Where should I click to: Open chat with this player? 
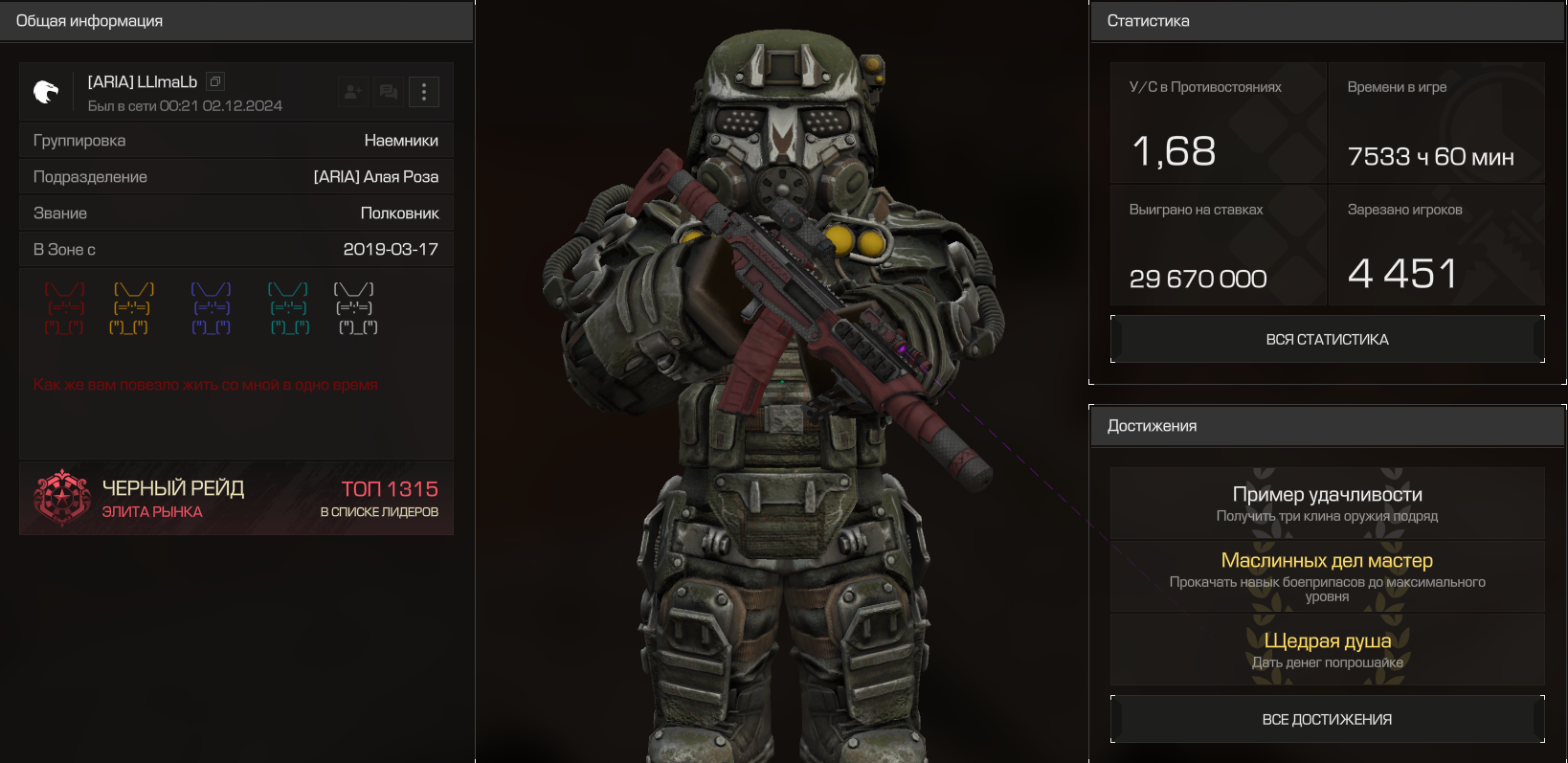point(389,92)
